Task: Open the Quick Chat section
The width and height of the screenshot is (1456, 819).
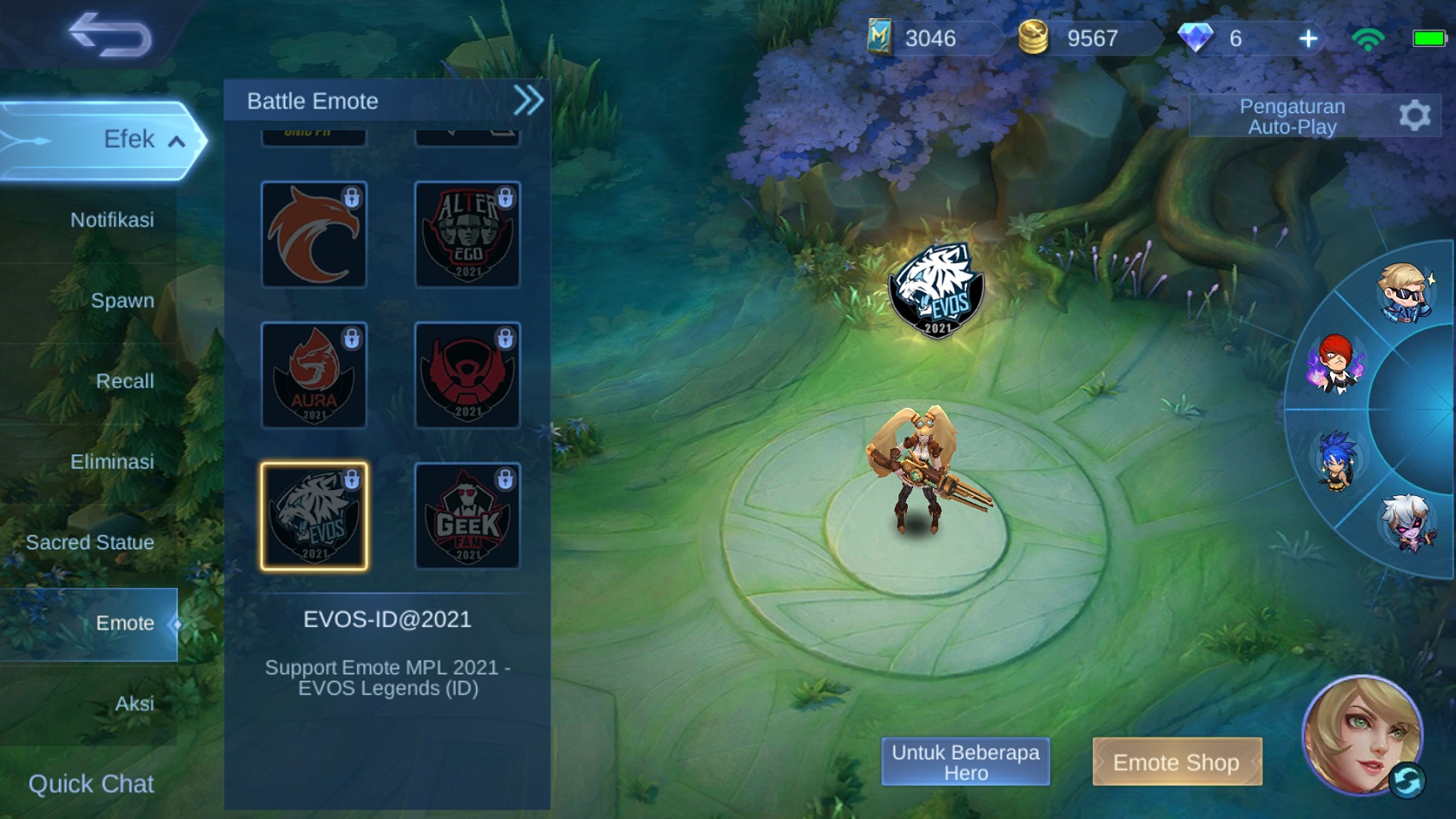Action: tap(90, 783)
